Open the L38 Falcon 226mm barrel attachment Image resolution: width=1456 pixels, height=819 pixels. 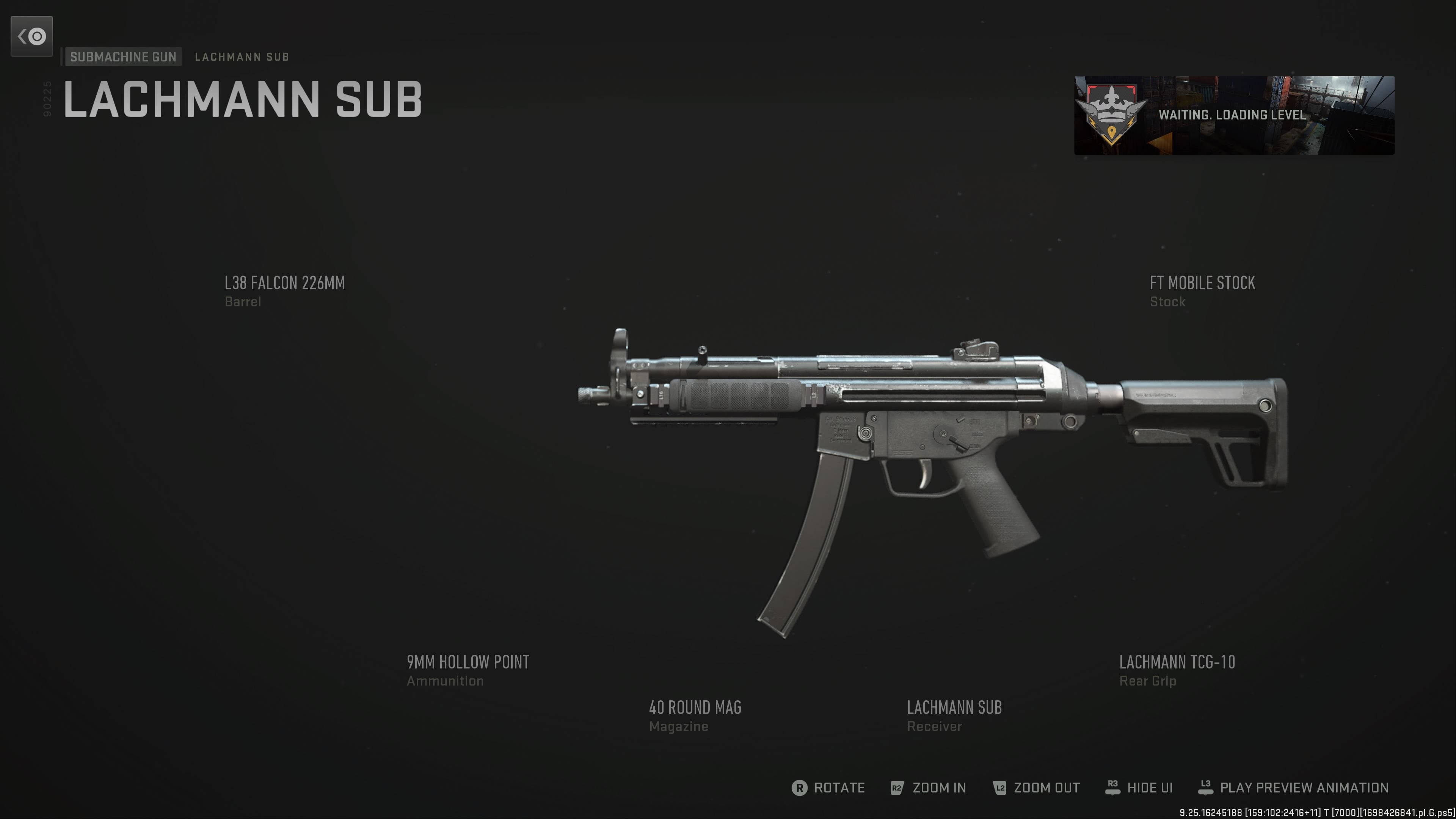pos(284,290)
